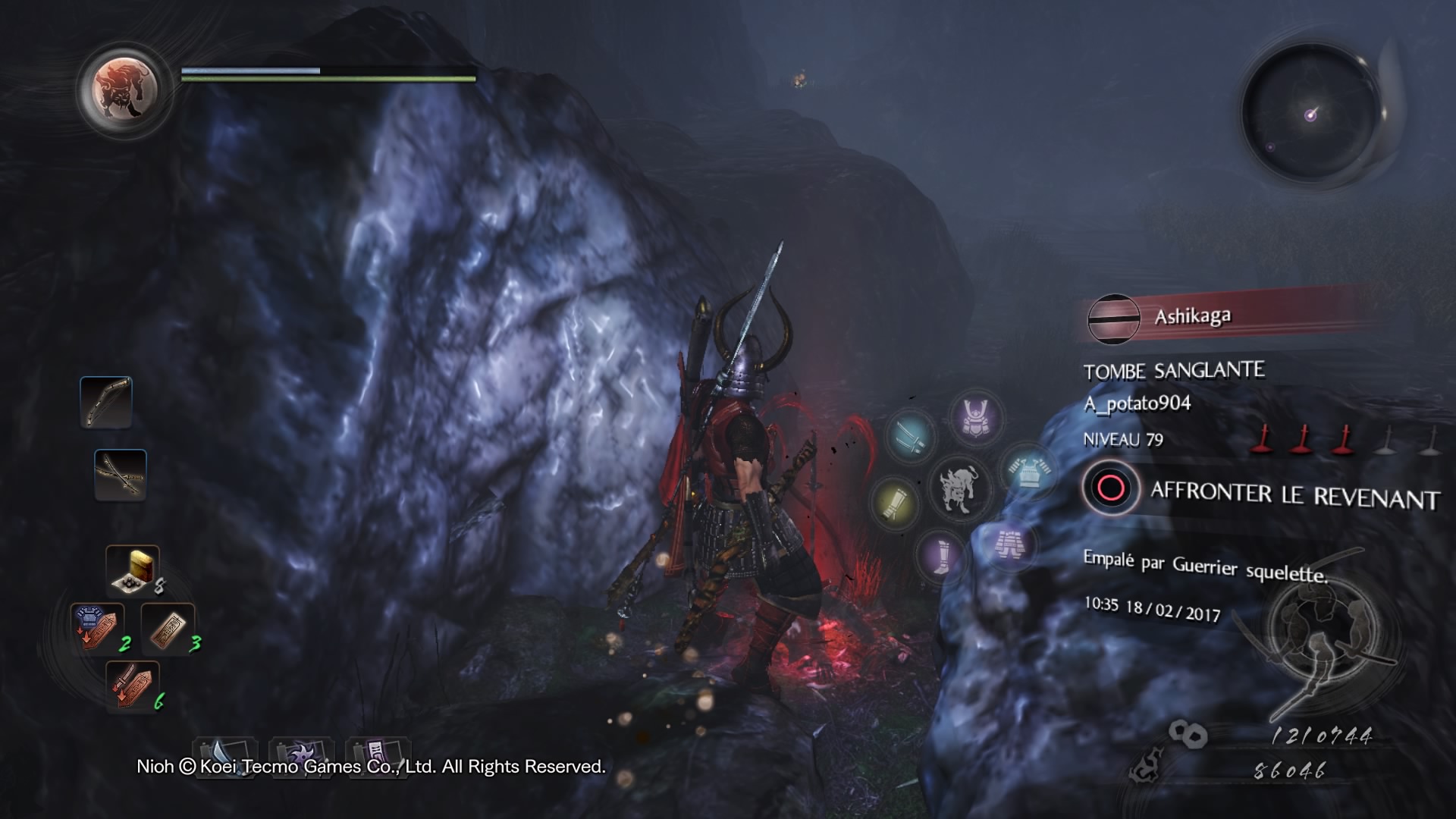Select the bow ranged weapon slot
Screen dimensions: 1456x819
click(x=106, y=402)
